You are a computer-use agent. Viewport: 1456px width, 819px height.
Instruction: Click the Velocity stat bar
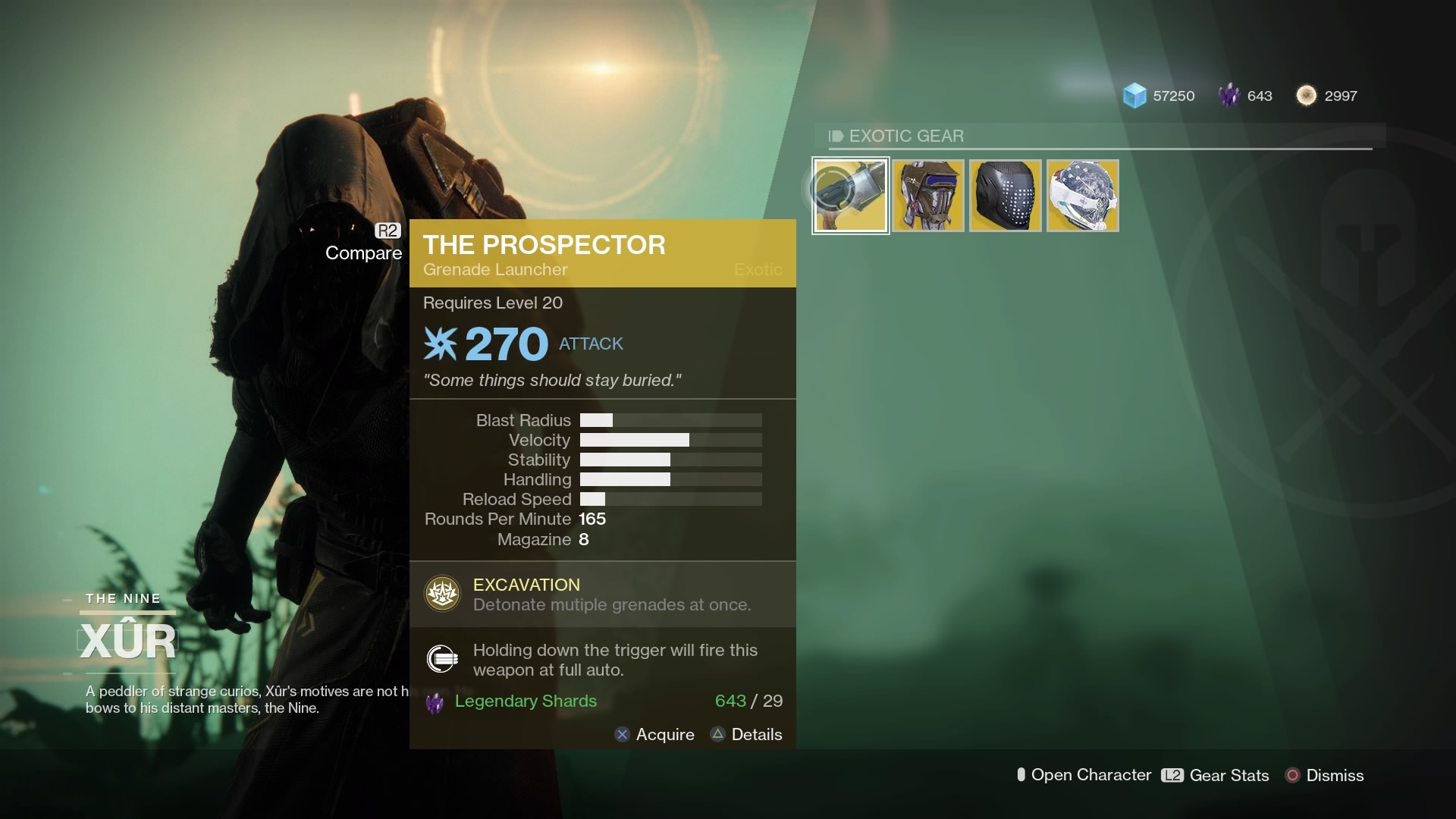[x=670, y=440]
